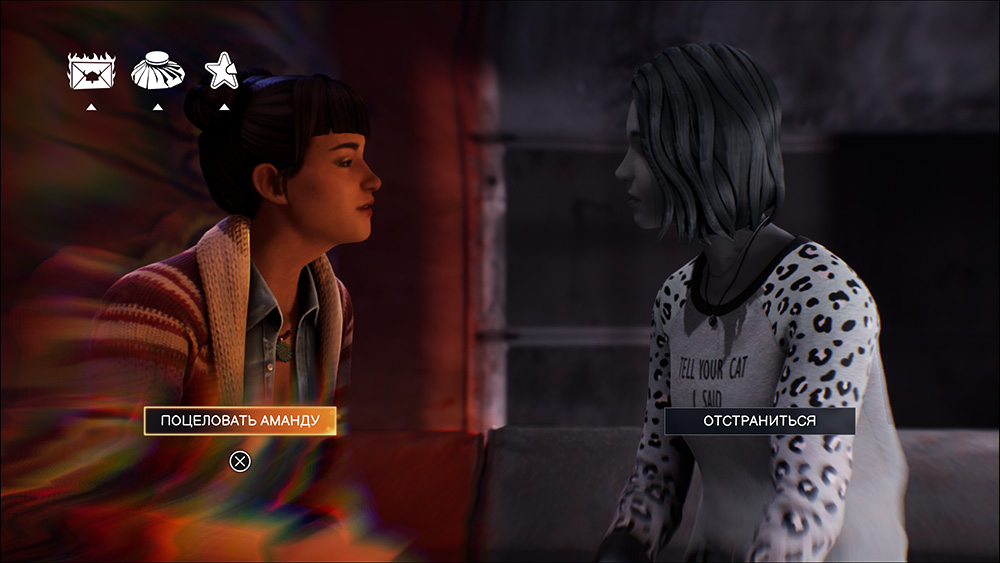
Task: Select the "Отстраниться" choice
Action: coord(760,421)
